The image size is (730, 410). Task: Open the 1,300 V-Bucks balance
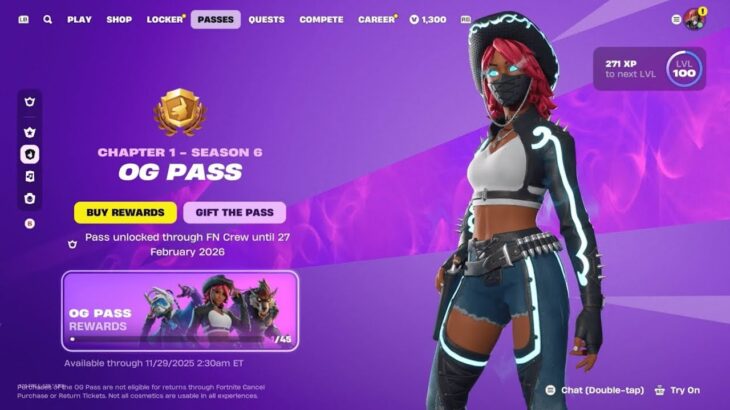coord(428,19)
